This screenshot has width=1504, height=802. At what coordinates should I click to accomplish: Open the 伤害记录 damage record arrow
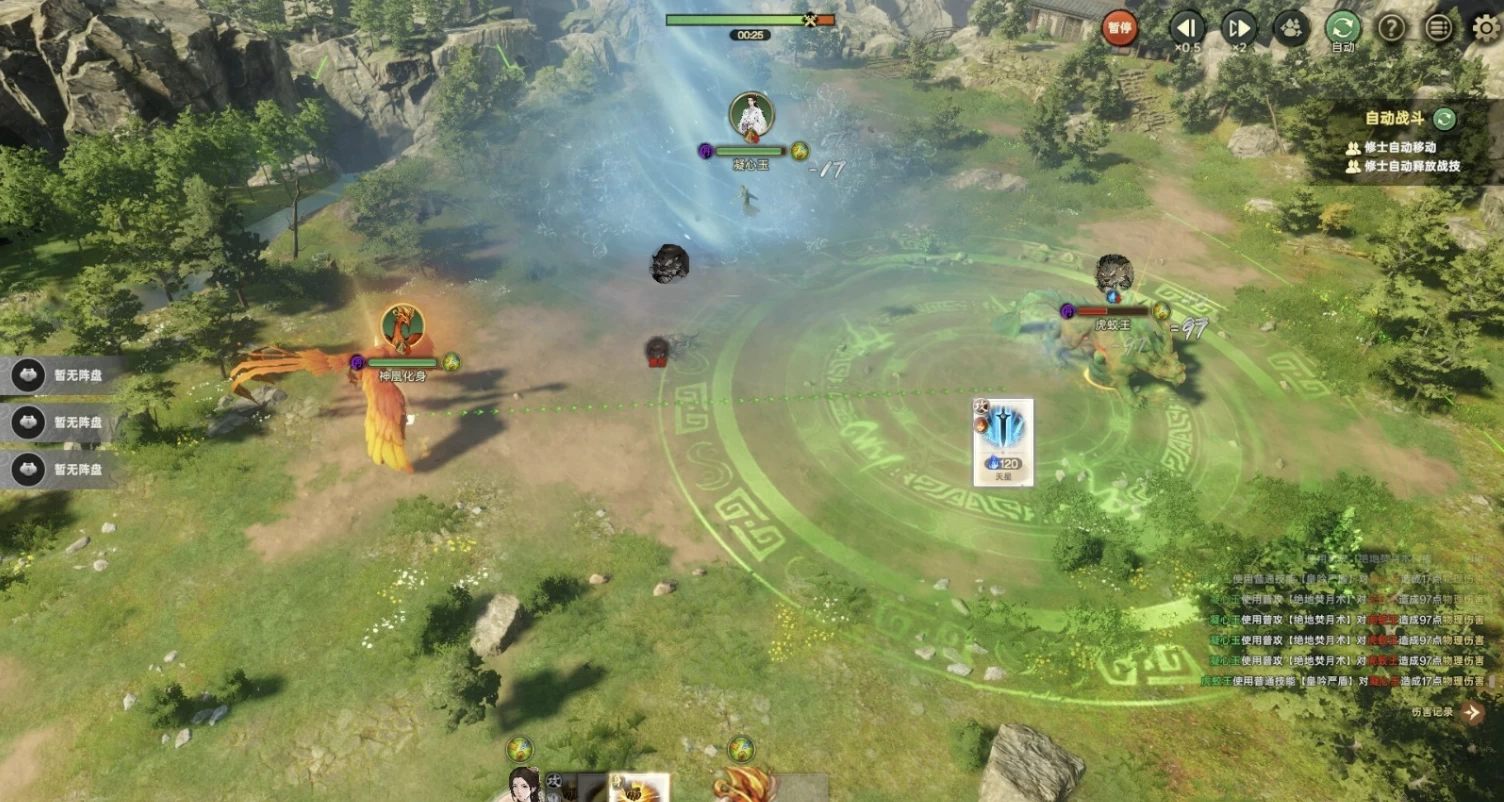(1471, 712)
